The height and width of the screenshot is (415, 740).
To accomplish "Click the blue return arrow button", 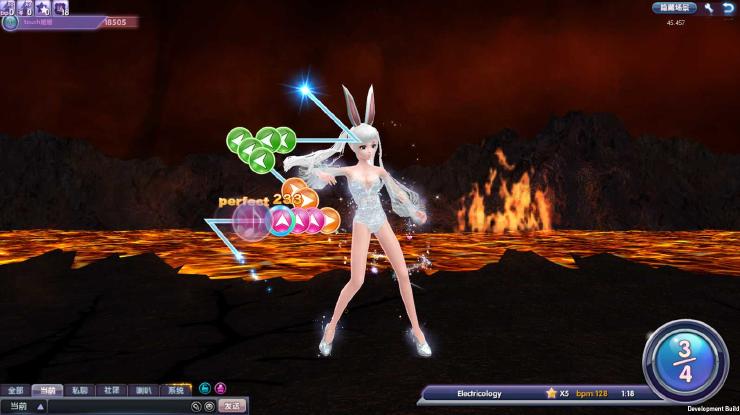I will [727, 8].
